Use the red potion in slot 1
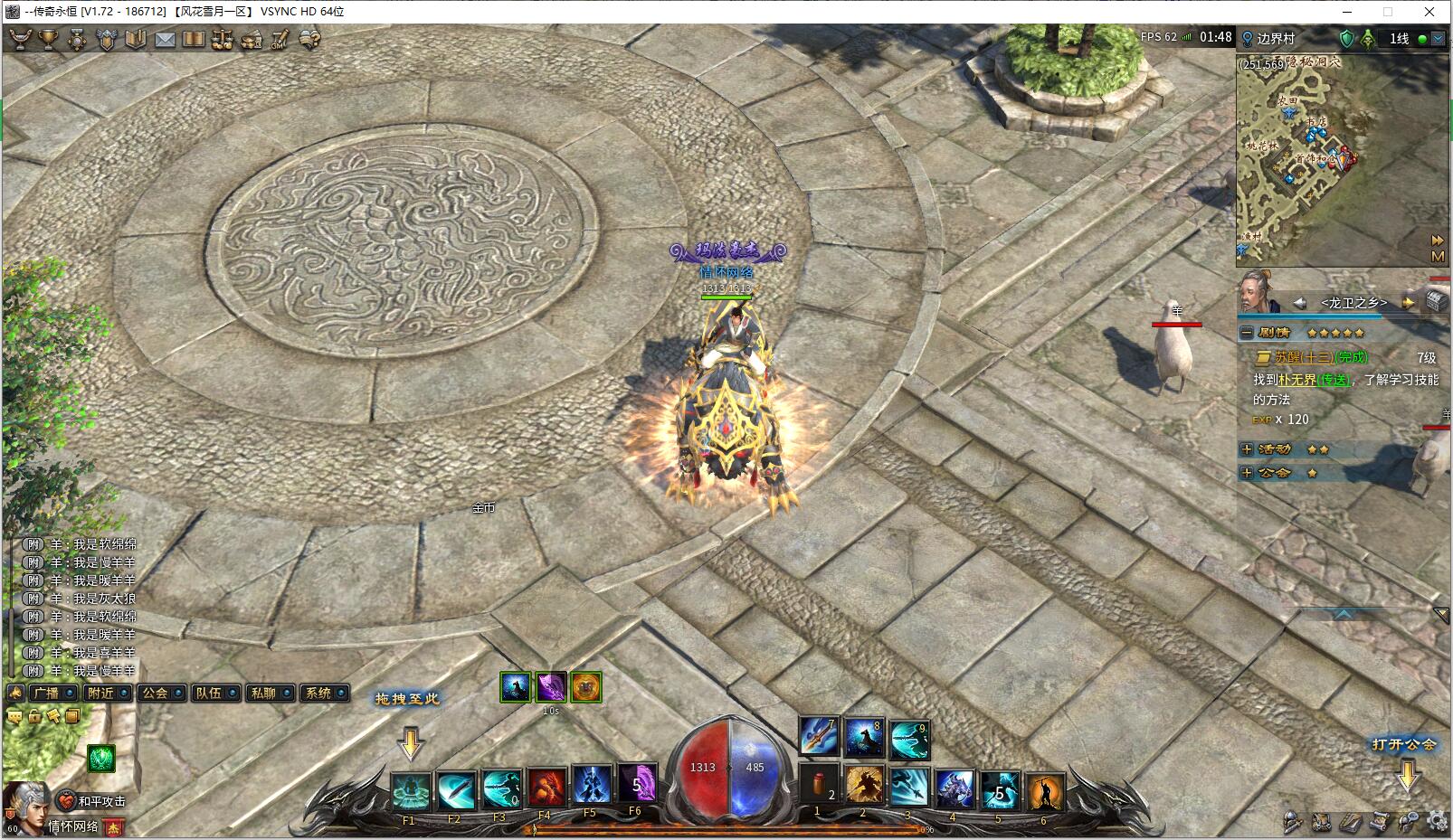The width and height of the screenshot is (1453, 840). click(x=819, y=785)
